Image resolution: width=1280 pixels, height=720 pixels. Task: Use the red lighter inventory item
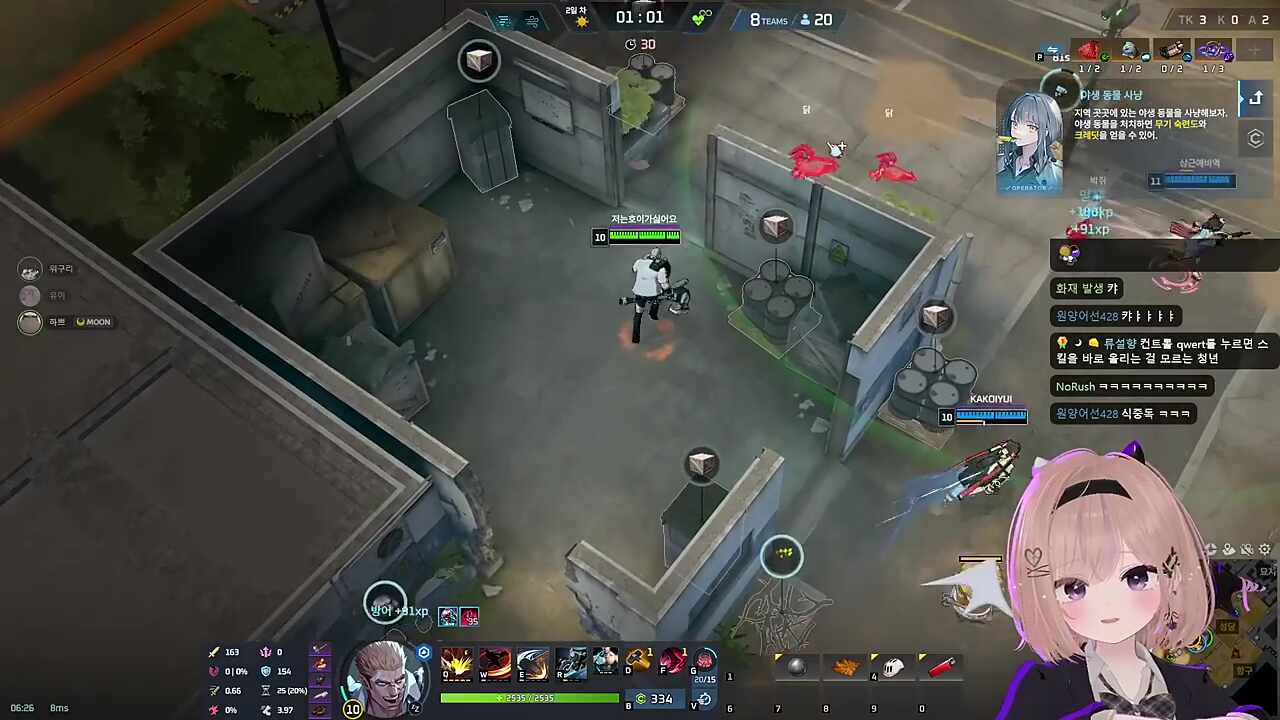(940, 667)
